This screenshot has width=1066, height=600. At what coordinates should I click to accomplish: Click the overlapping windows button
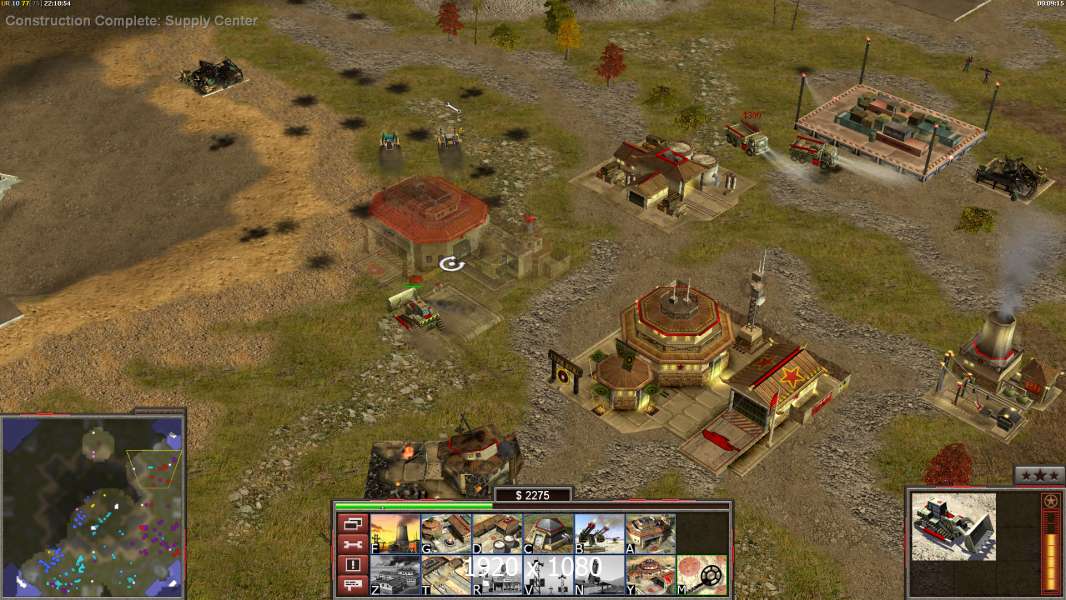351,523
